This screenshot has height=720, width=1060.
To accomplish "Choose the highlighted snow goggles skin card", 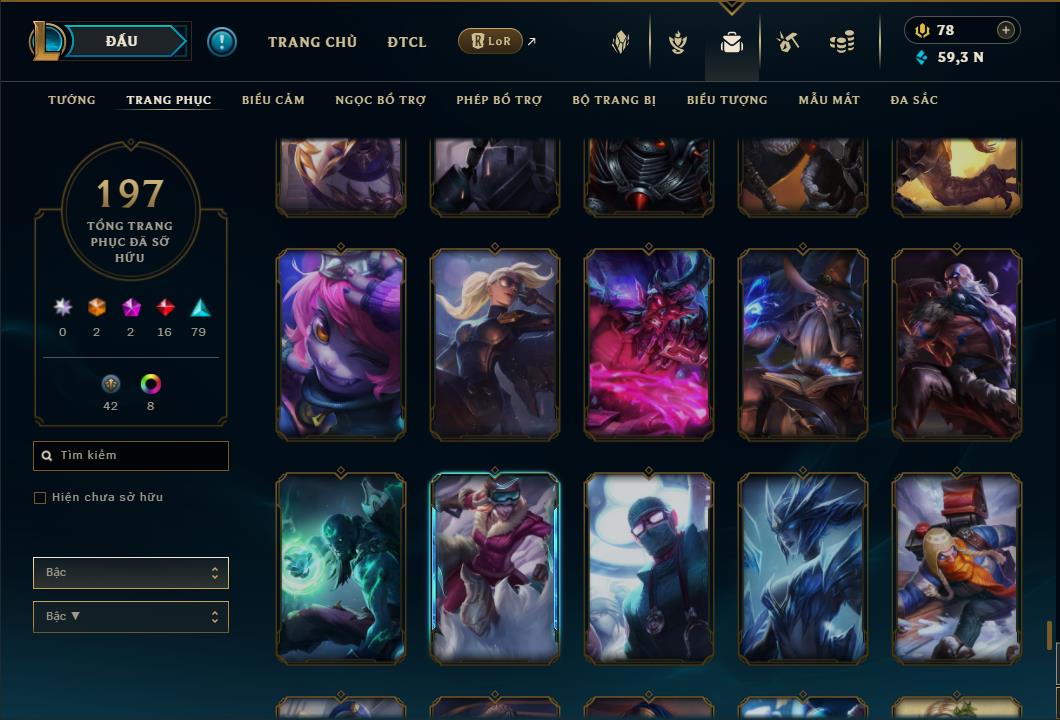I will click(495, 567).
